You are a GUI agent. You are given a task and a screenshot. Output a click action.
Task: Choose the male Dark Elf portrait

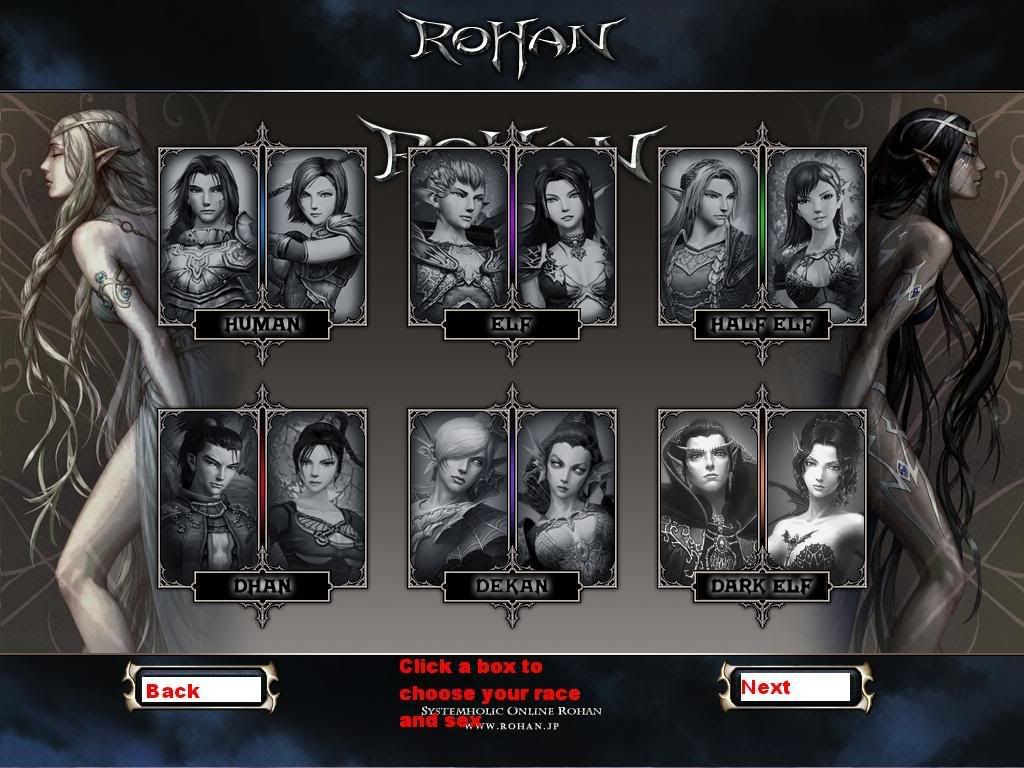point(709,492)
